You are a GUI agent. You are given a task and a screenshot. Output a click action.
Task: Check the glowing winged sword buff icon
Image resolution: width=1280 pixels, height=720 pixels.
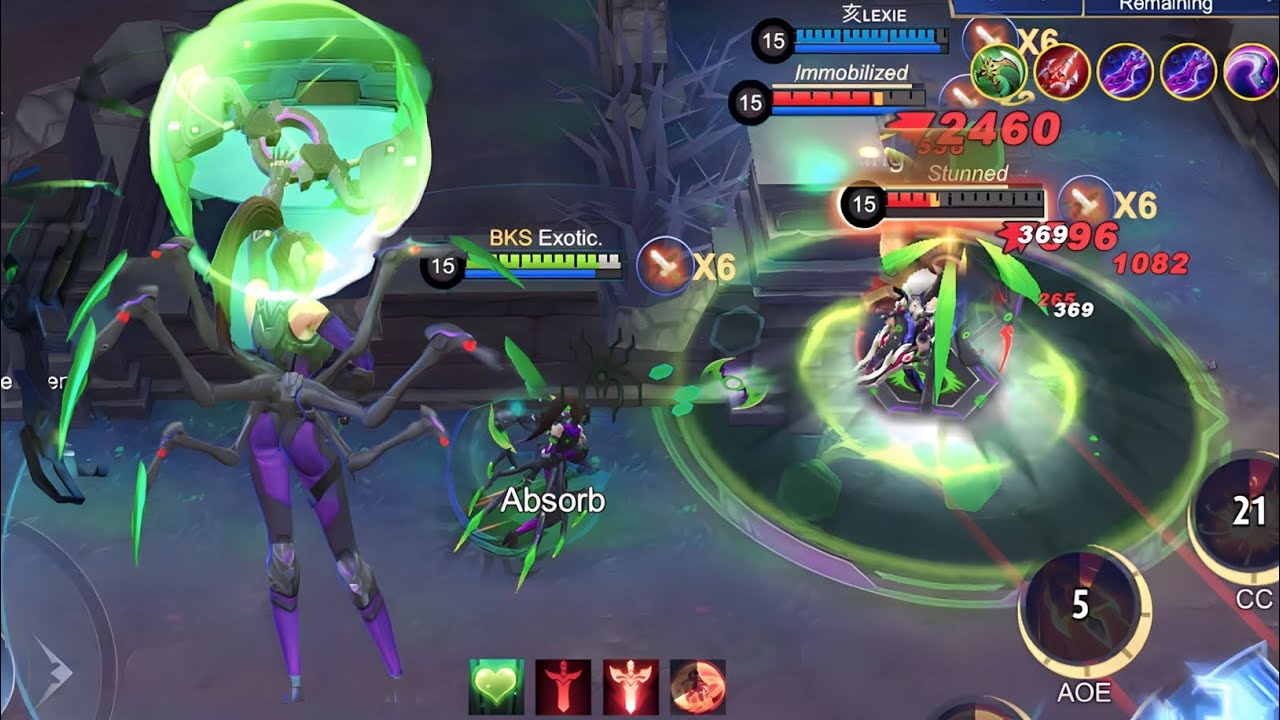[630, 687]
